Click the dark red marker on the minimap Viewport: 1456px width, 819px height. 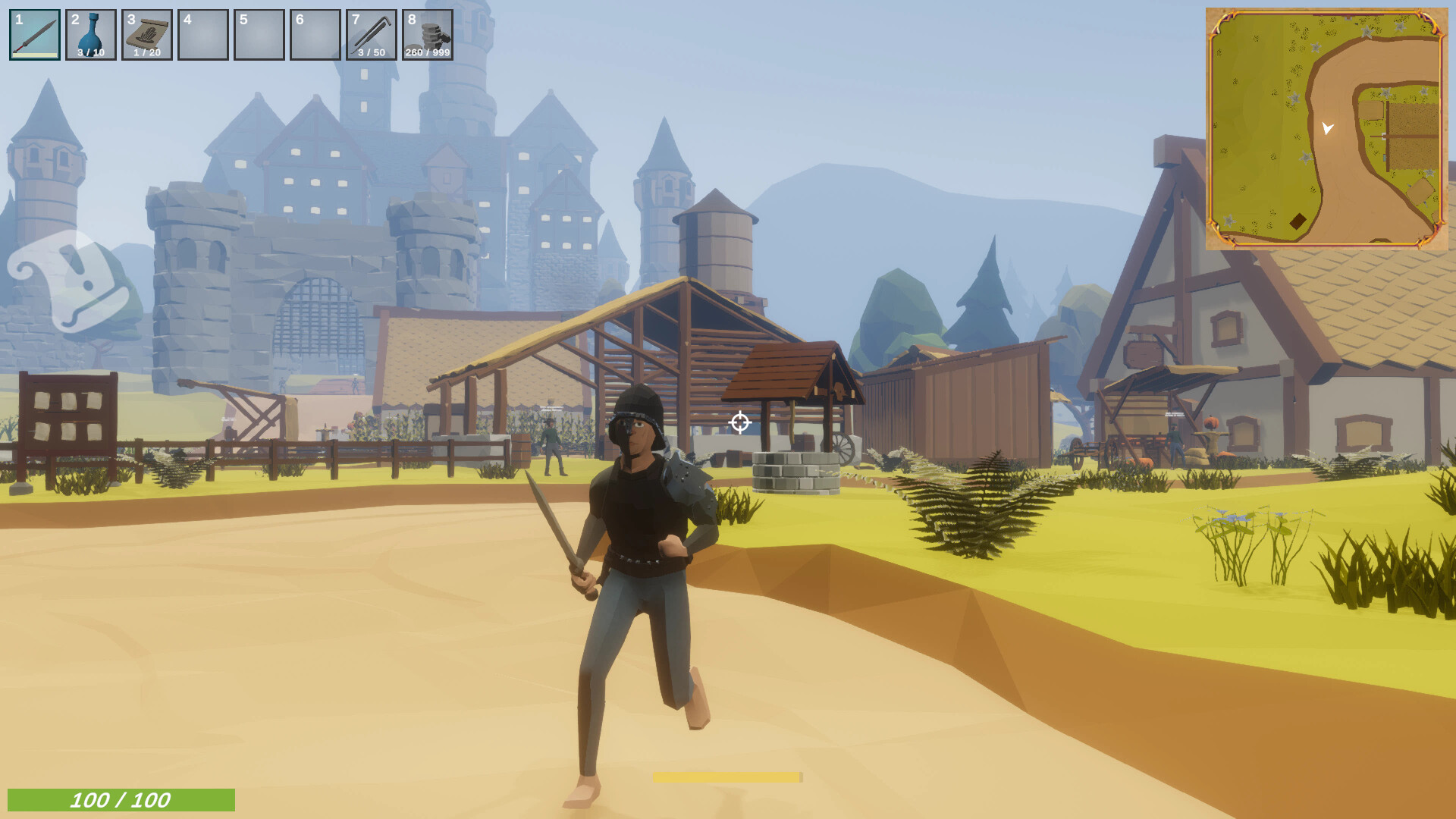click(1298, 220)
